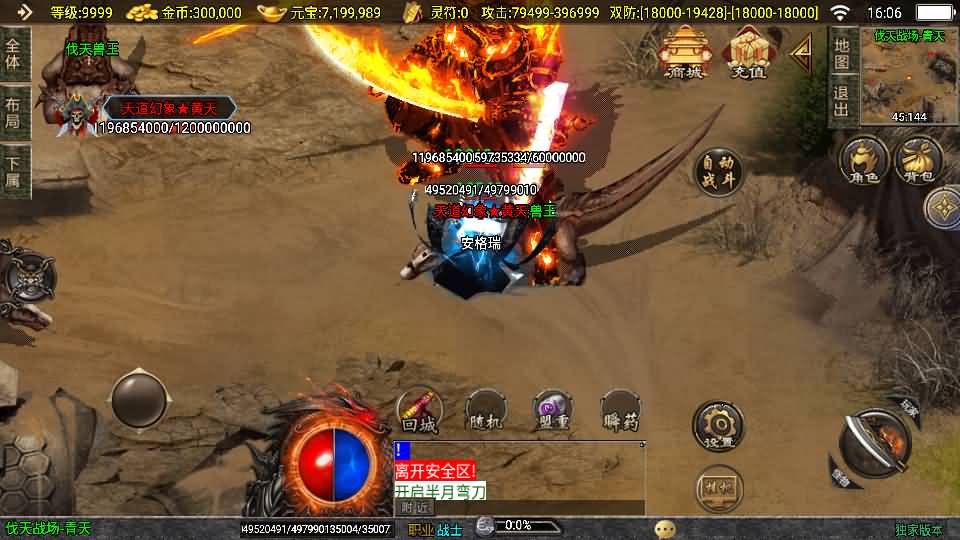This screenshot has height=540, width=960.
Task: Open the 设置 settings gear
Action: tap(718, 427)
